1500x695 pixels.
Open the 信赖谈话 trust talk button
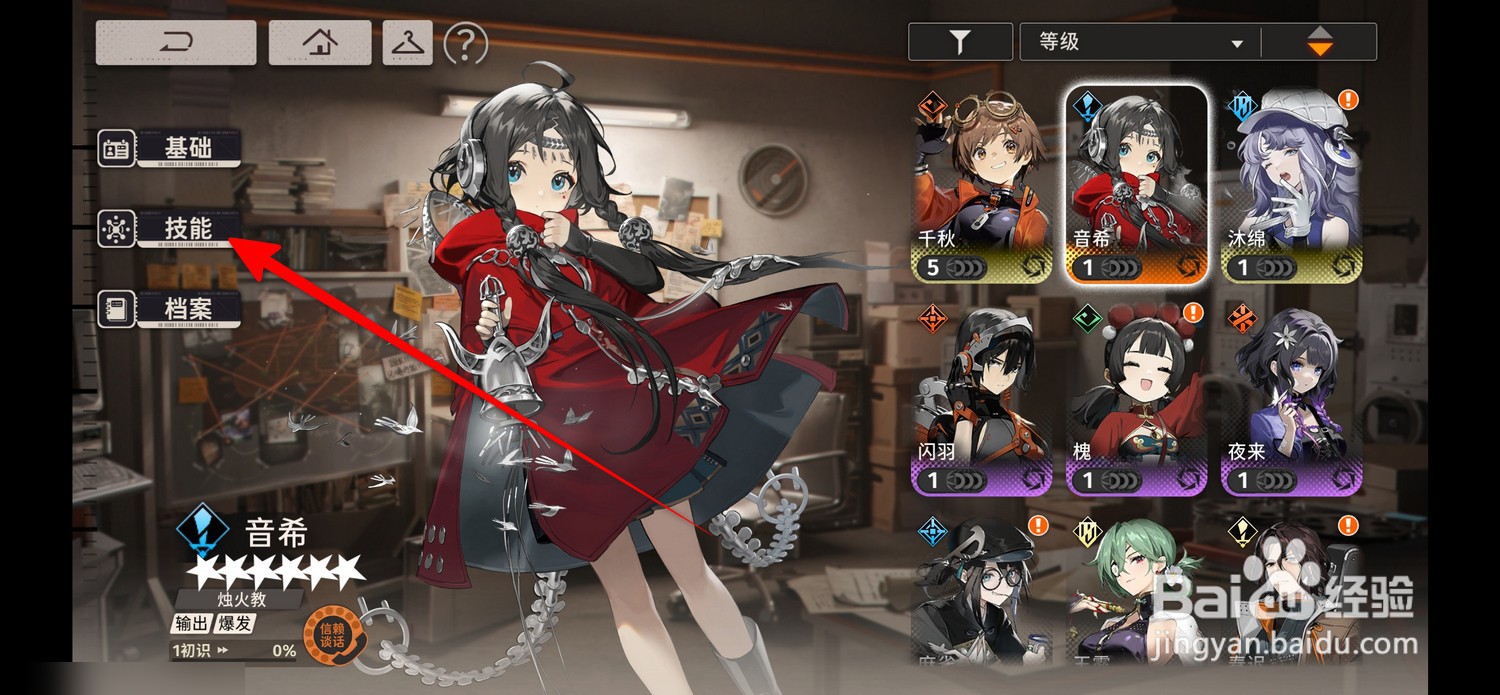click(x=331, y=635)
